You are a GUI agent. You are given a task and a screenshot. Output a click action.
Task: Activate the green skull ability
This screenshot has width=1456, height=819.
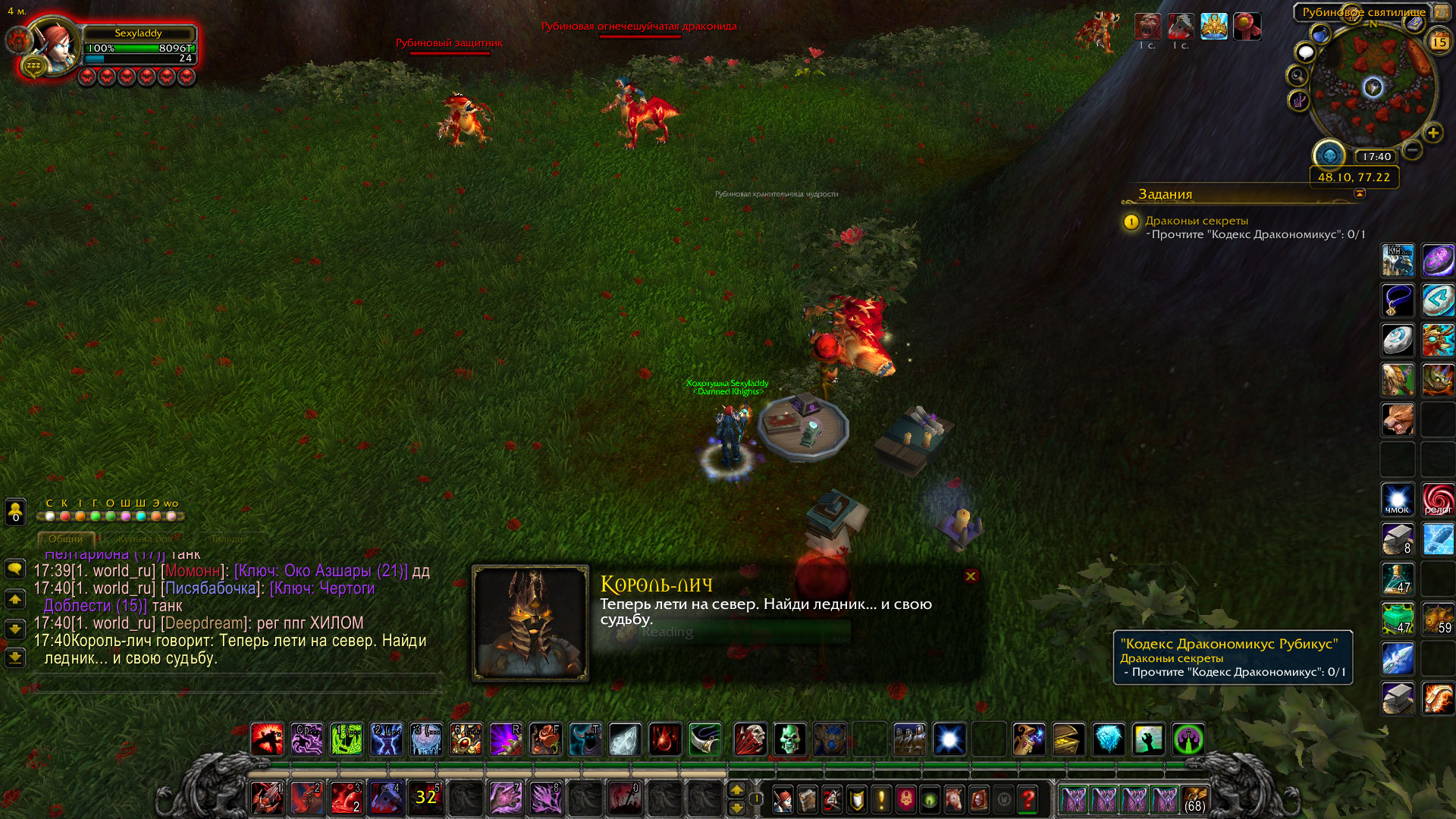[x=789, y=739]
